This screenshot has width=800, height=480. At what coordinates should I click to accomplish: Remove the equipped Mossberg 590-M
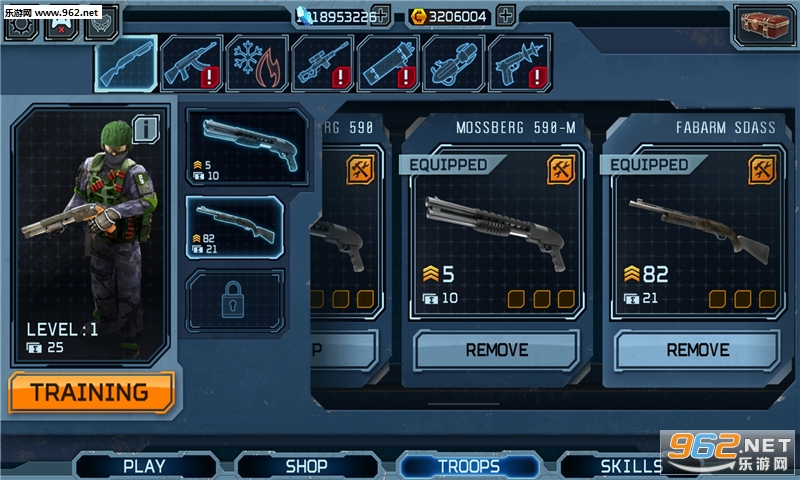pos(496,350)
